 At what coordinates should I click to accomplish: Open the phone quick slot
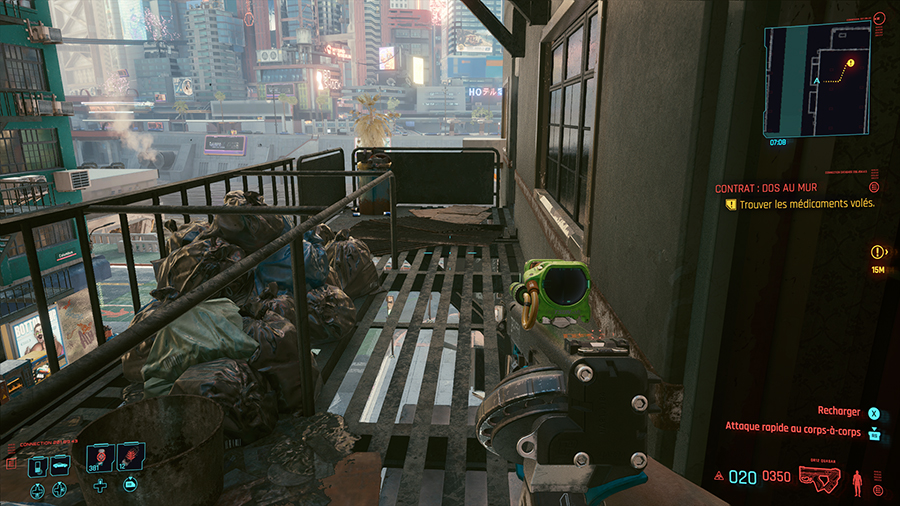coord(36,465)
